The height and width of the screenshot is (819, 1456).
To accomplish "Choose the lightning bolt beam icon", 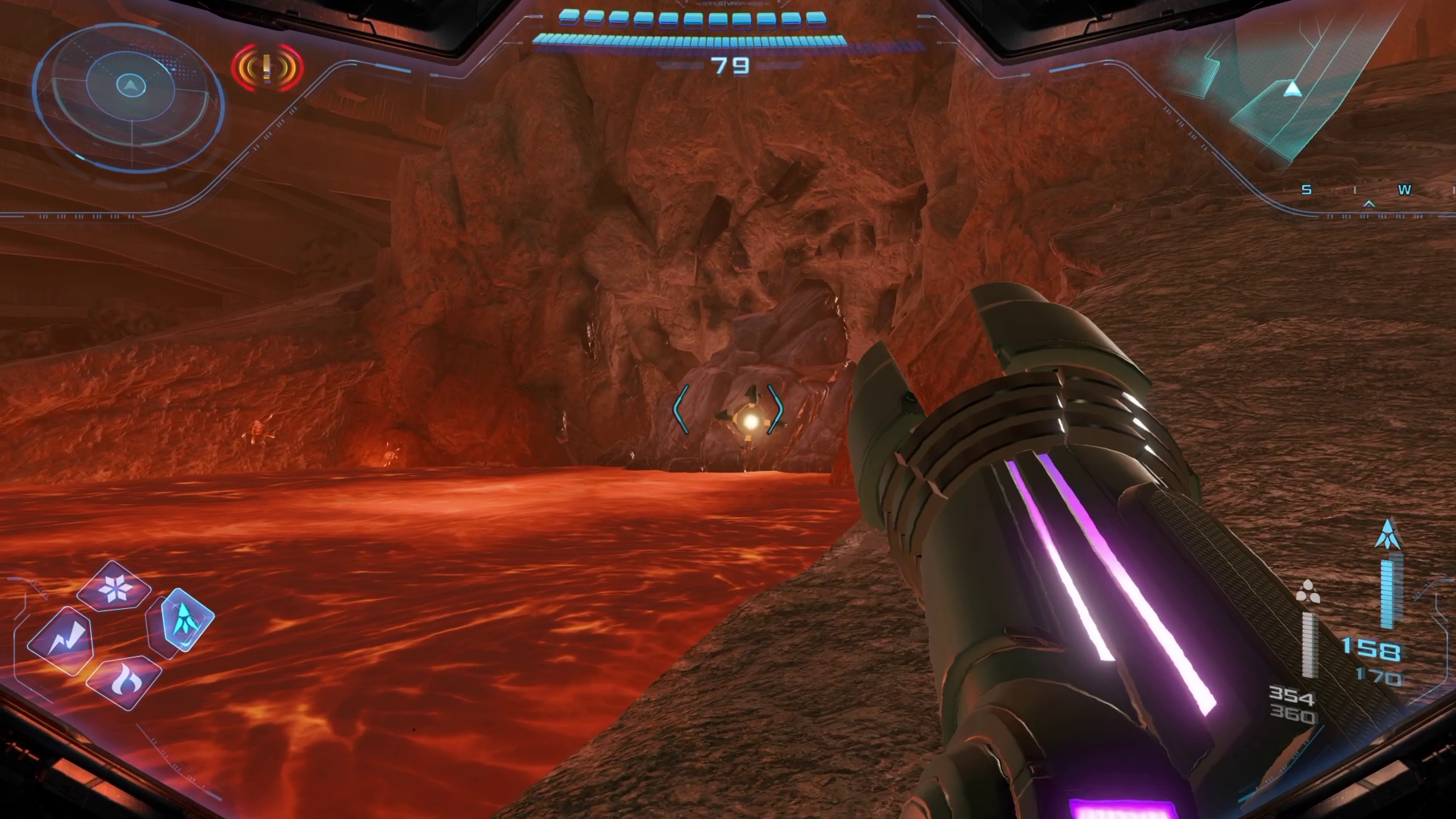I will (x=61, y=641).
